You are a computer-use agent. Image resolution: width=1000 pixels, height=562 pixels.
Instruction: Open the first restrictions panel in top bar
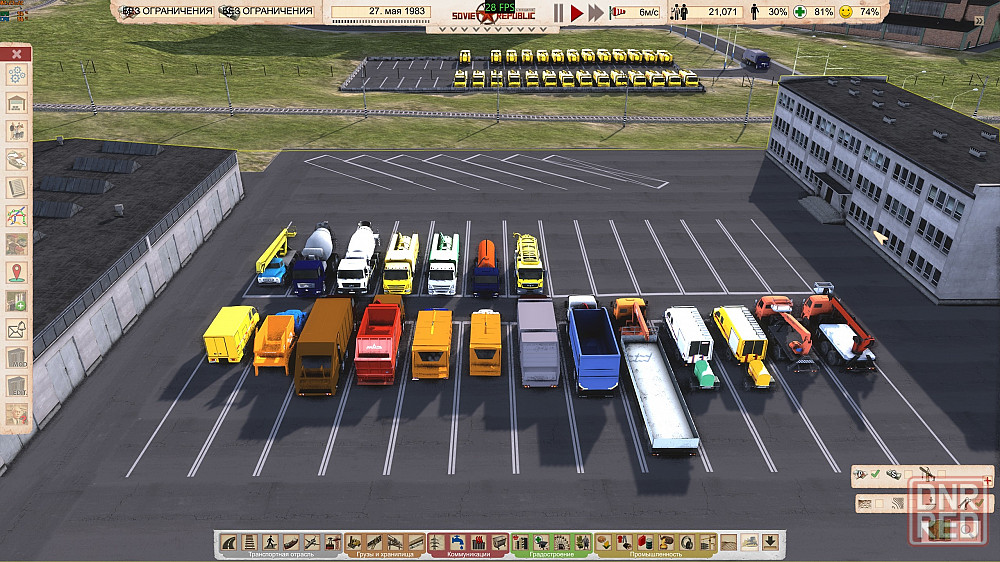coord(166,12)
